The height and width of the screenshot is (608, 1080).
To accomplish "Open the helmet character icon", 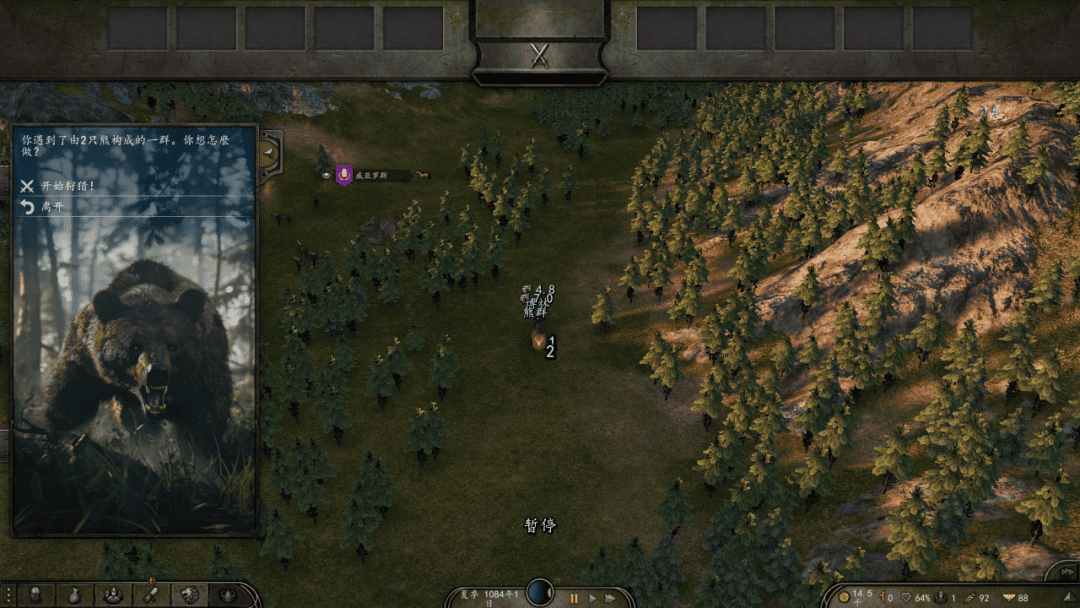I will (35, 596).
